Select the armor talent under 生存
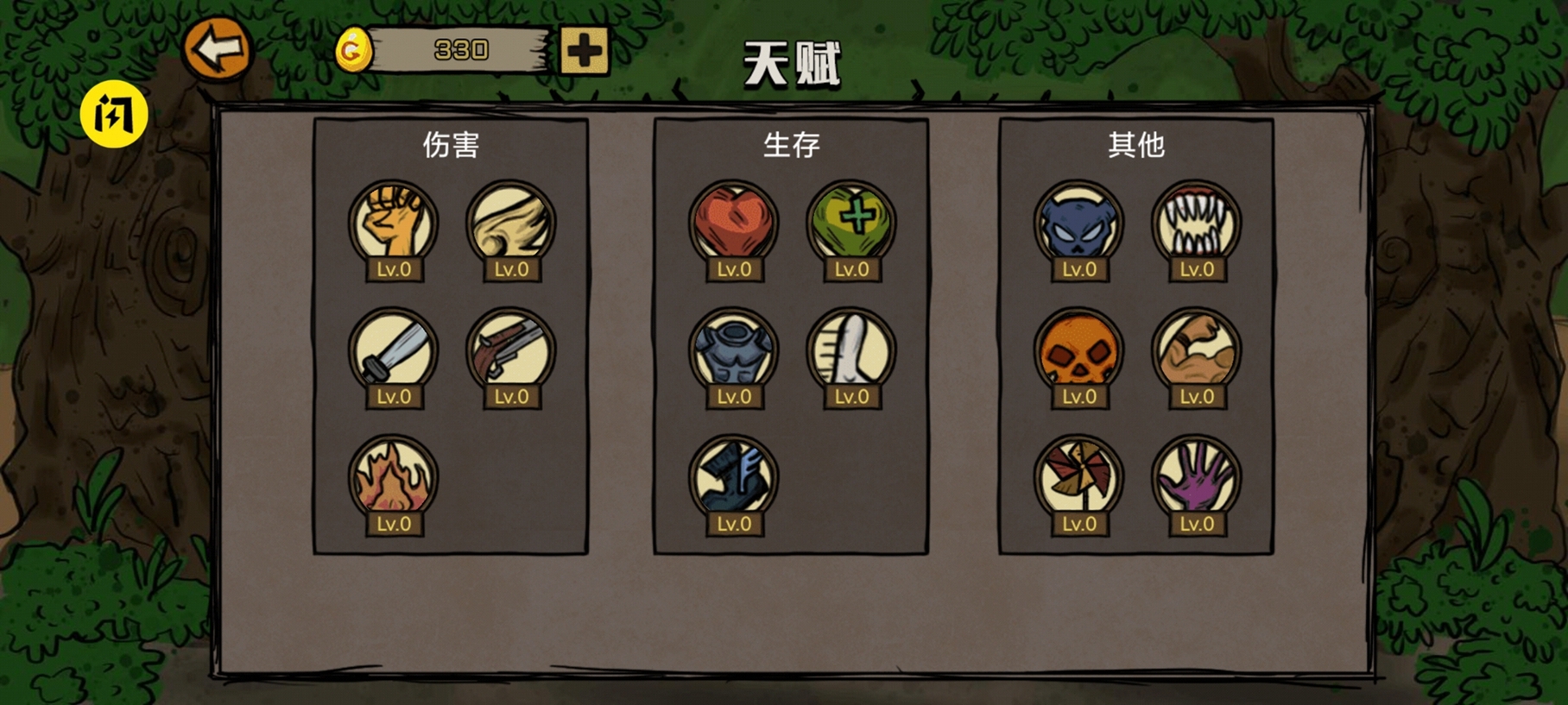Viewport: 1568px width, 705px height. pos(733,352)
